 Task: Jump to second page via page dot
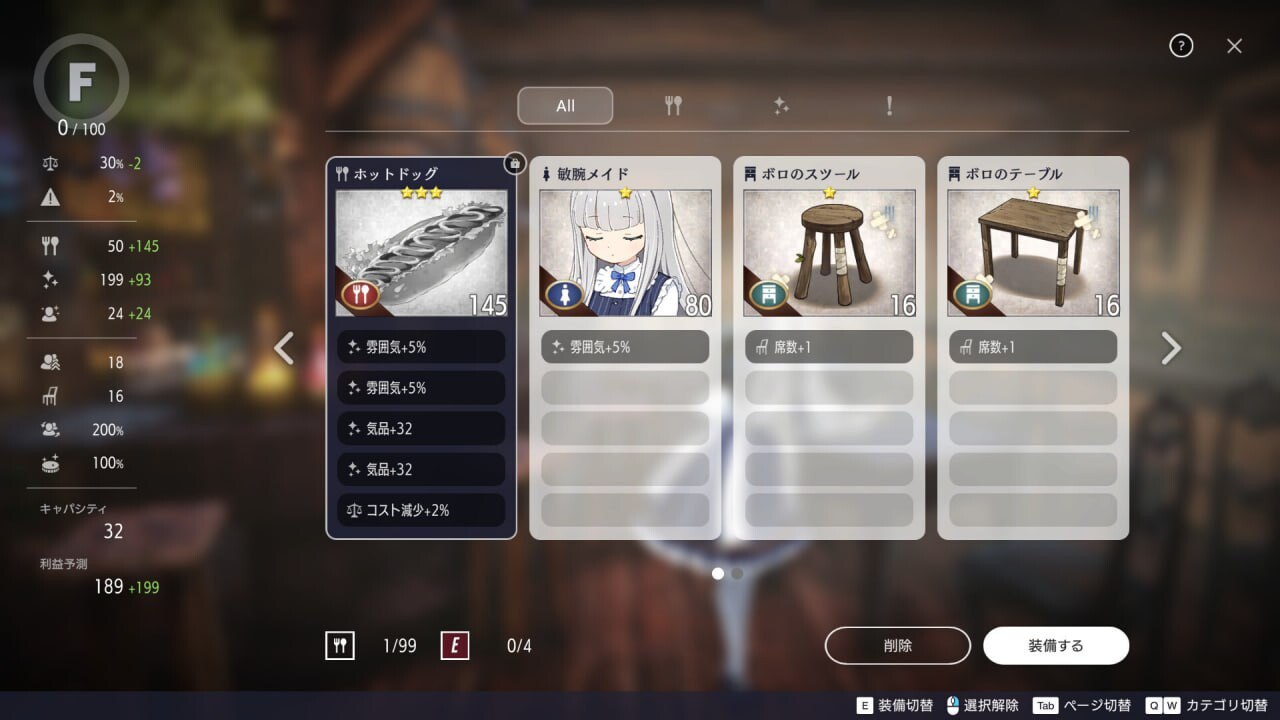pyautogui.click(x=737, y=574)
